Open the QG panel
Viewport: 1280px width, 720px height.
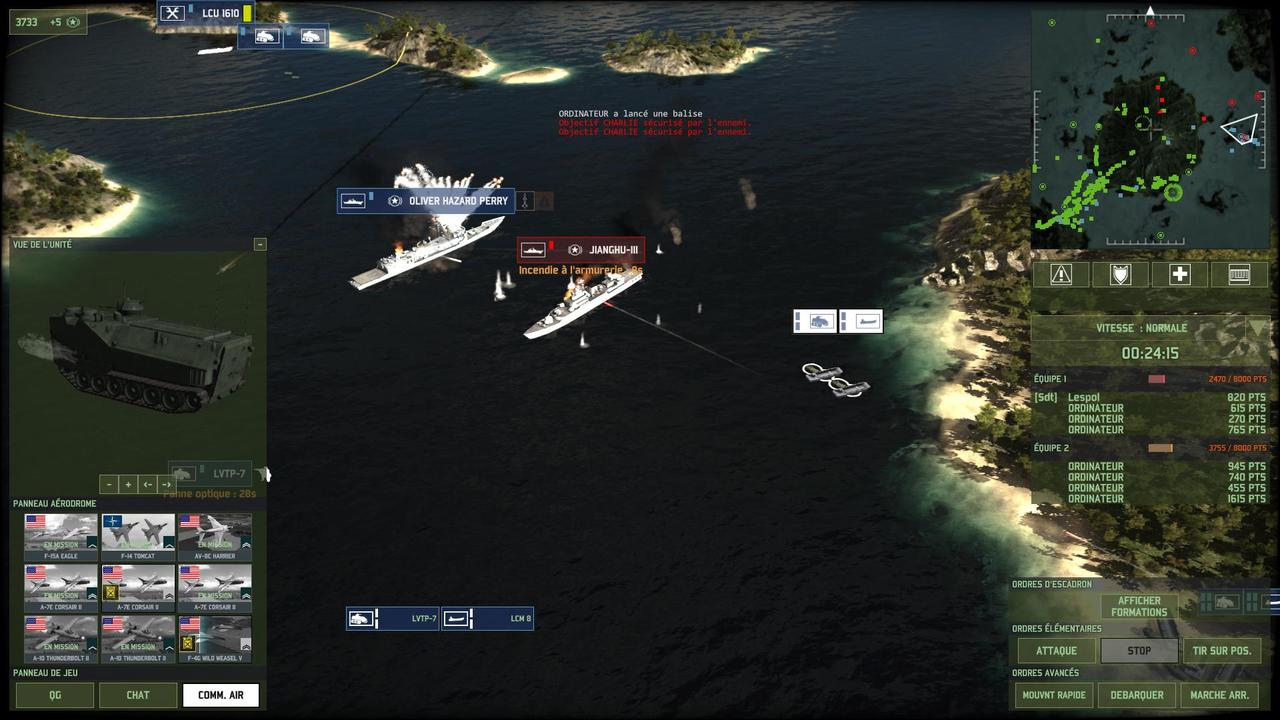click(x=55, y=695)
